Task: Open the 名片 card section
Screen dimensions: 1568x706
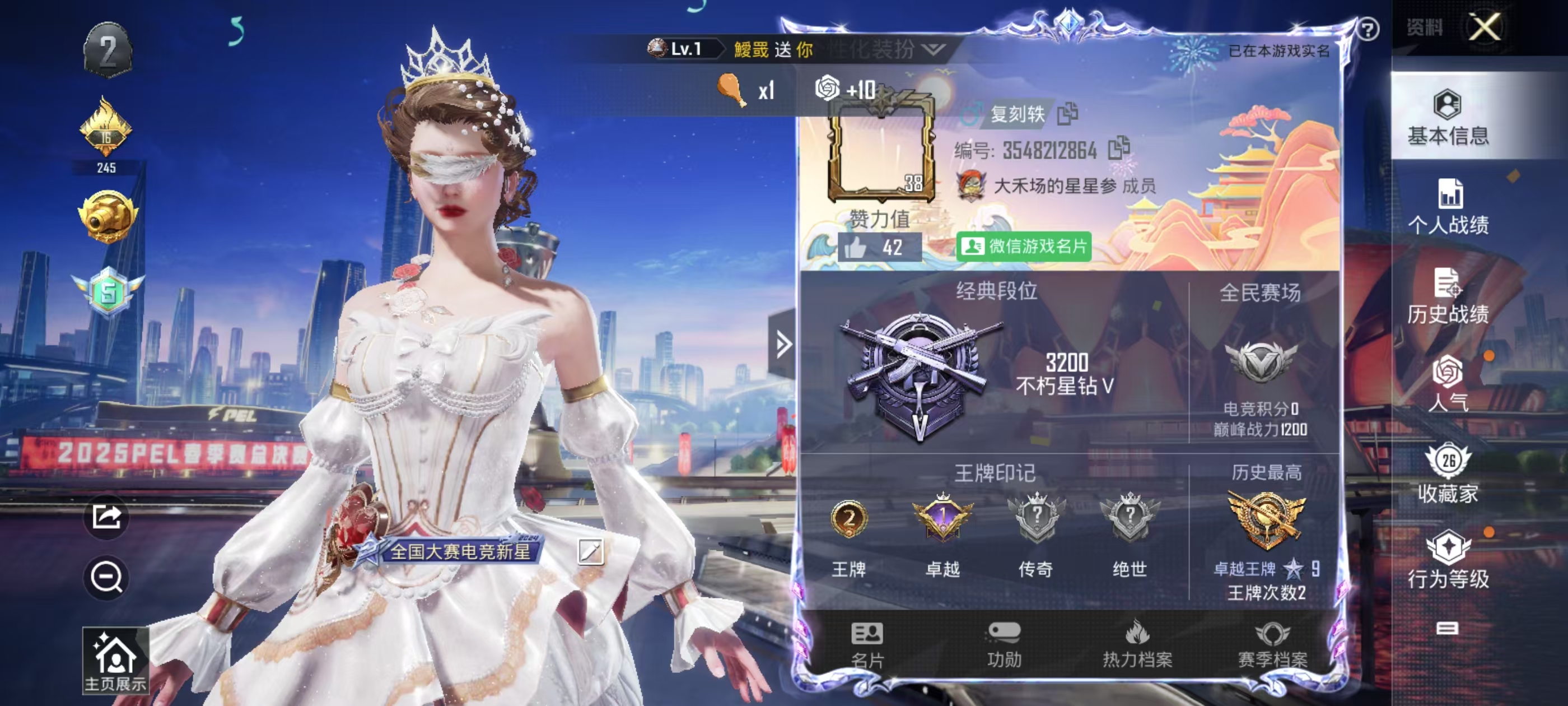Action: [867, 645]
